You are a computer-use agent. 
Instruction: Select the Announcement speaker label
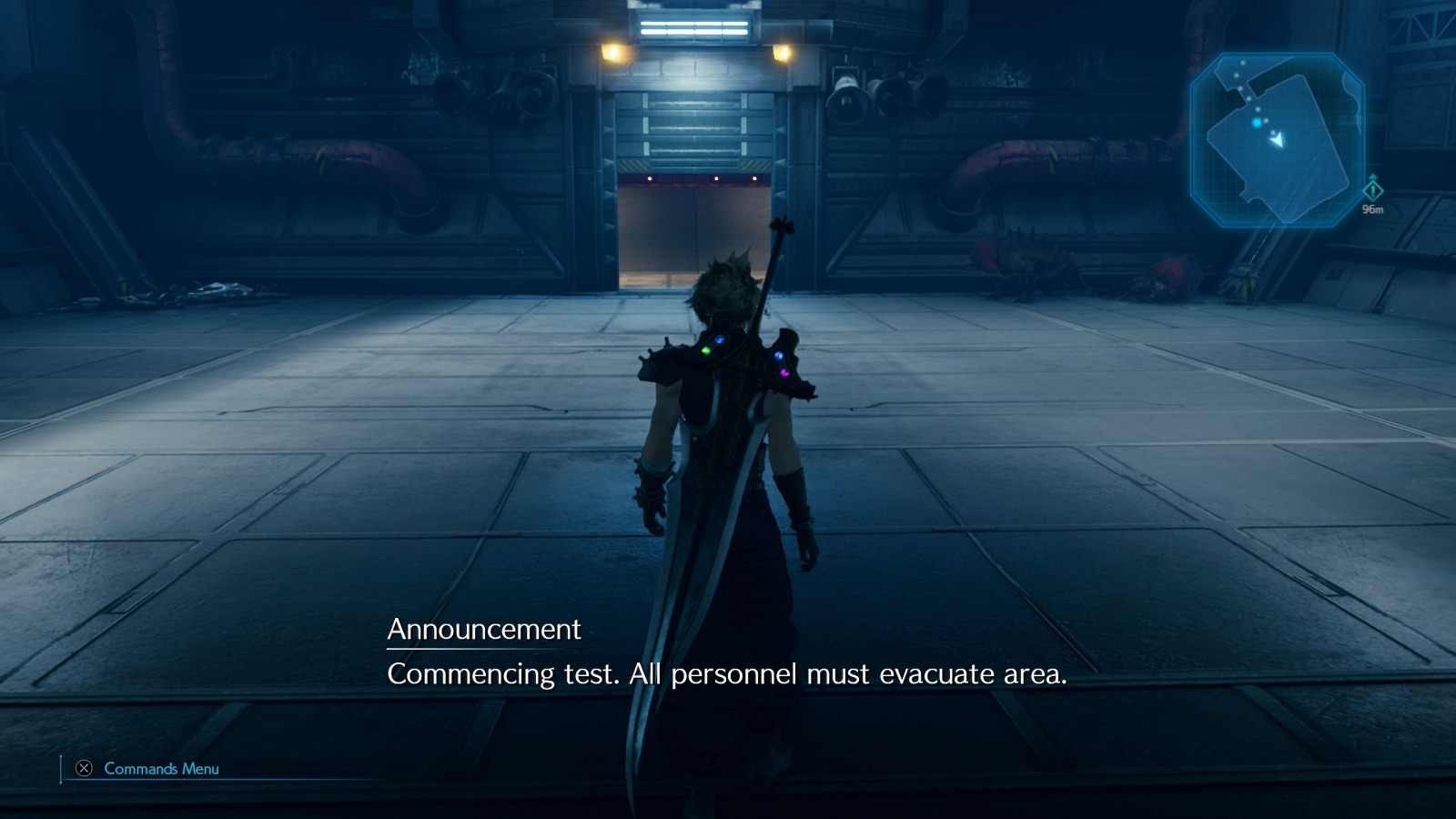[484, 627]
